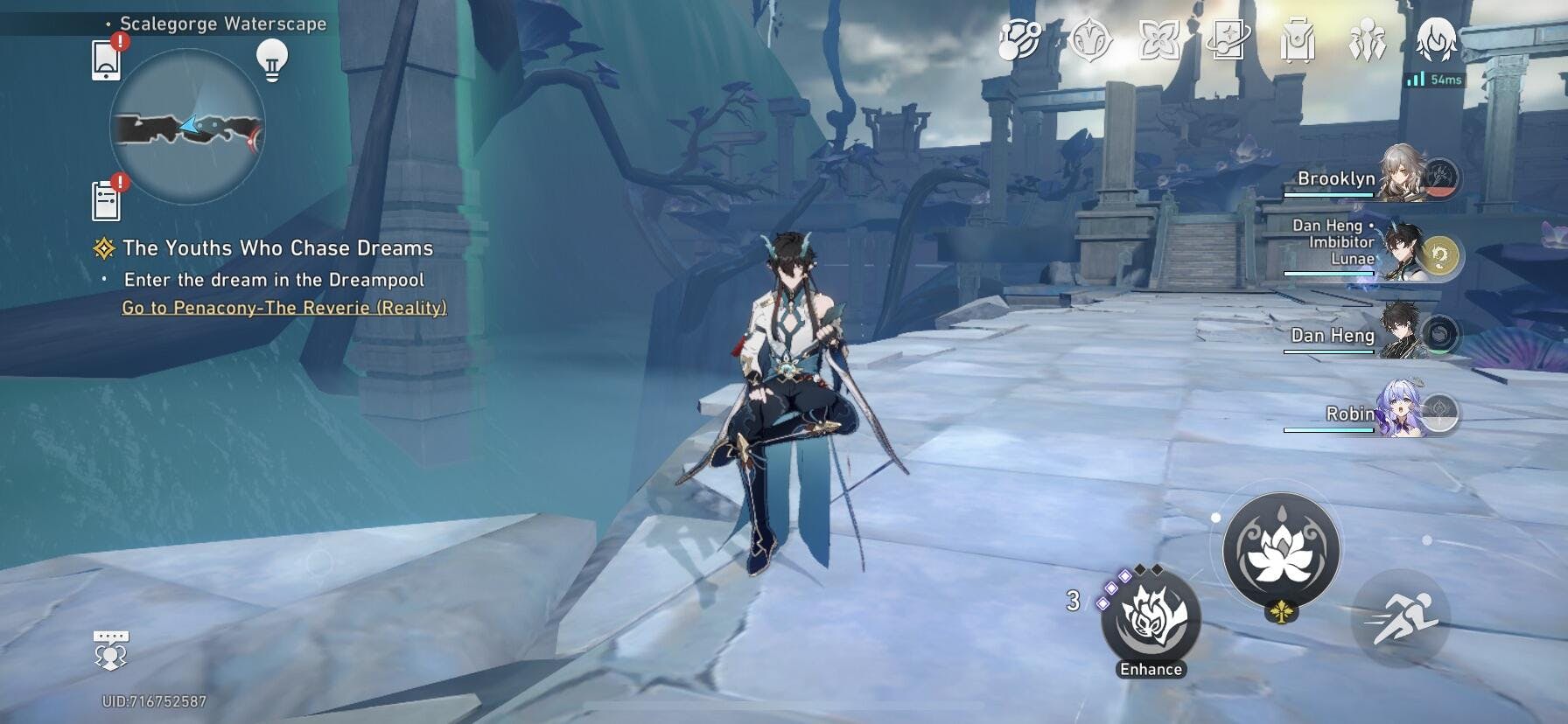Open the backpack inventory
Viewport: 1568px width, 724px height.
tap(1297, 40)
